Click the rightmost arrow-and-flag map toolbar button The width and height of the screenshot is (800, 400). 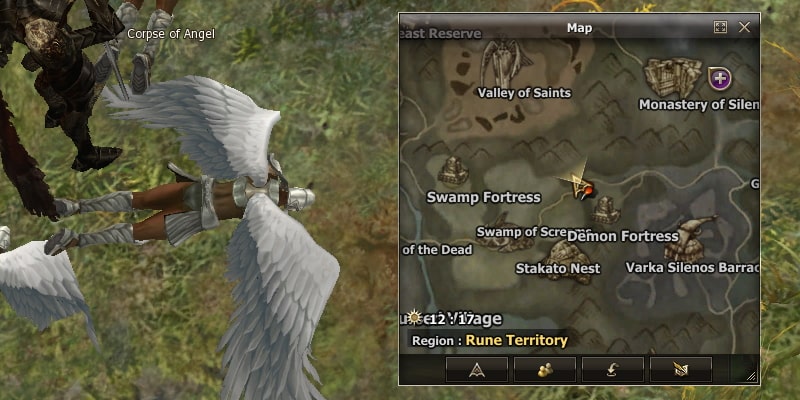[680, 368]
